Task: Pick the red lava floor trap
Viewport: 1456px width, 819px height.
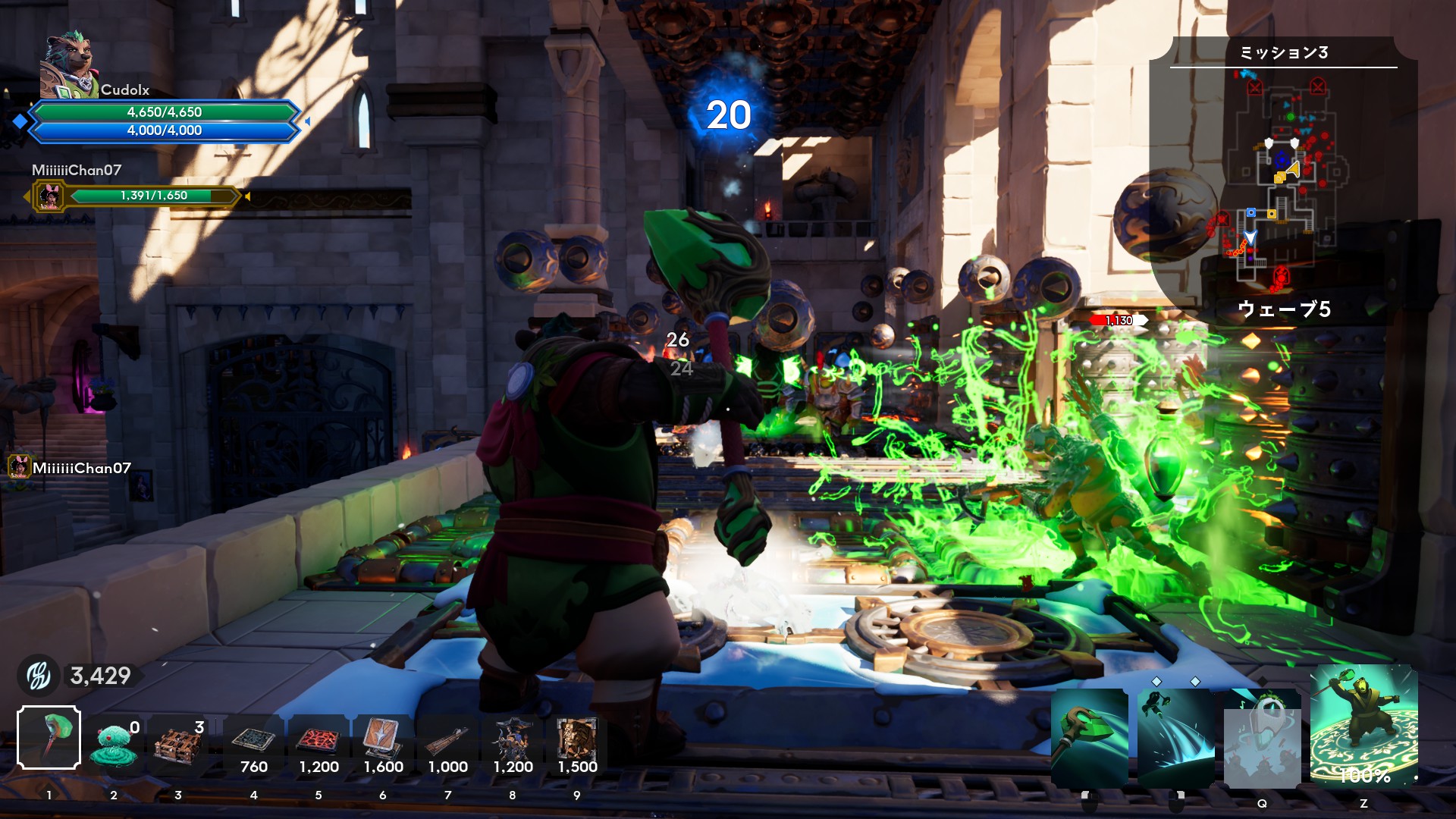Action: (318, 743)
